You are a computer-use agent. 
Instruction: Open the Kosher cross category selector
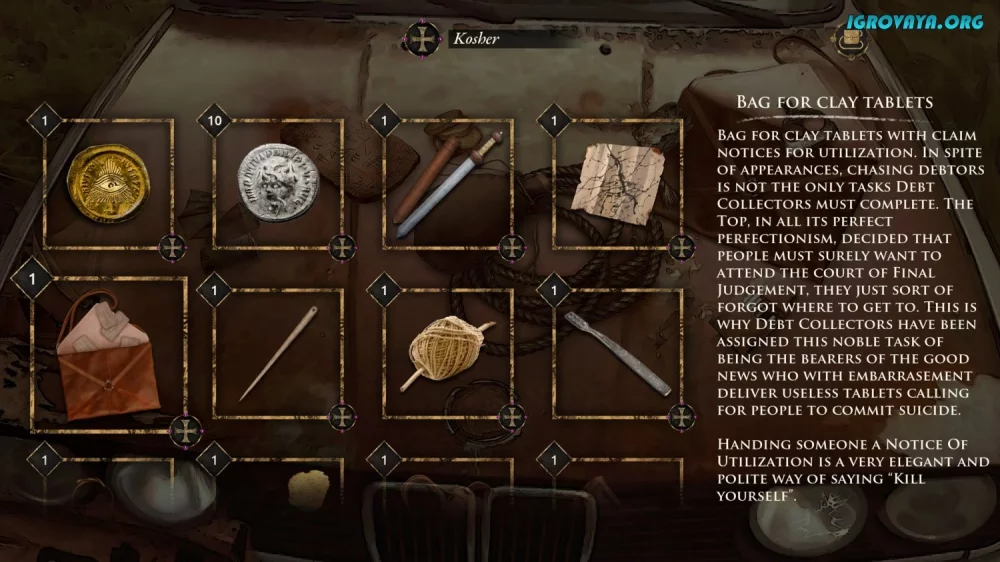coord(421,40)
